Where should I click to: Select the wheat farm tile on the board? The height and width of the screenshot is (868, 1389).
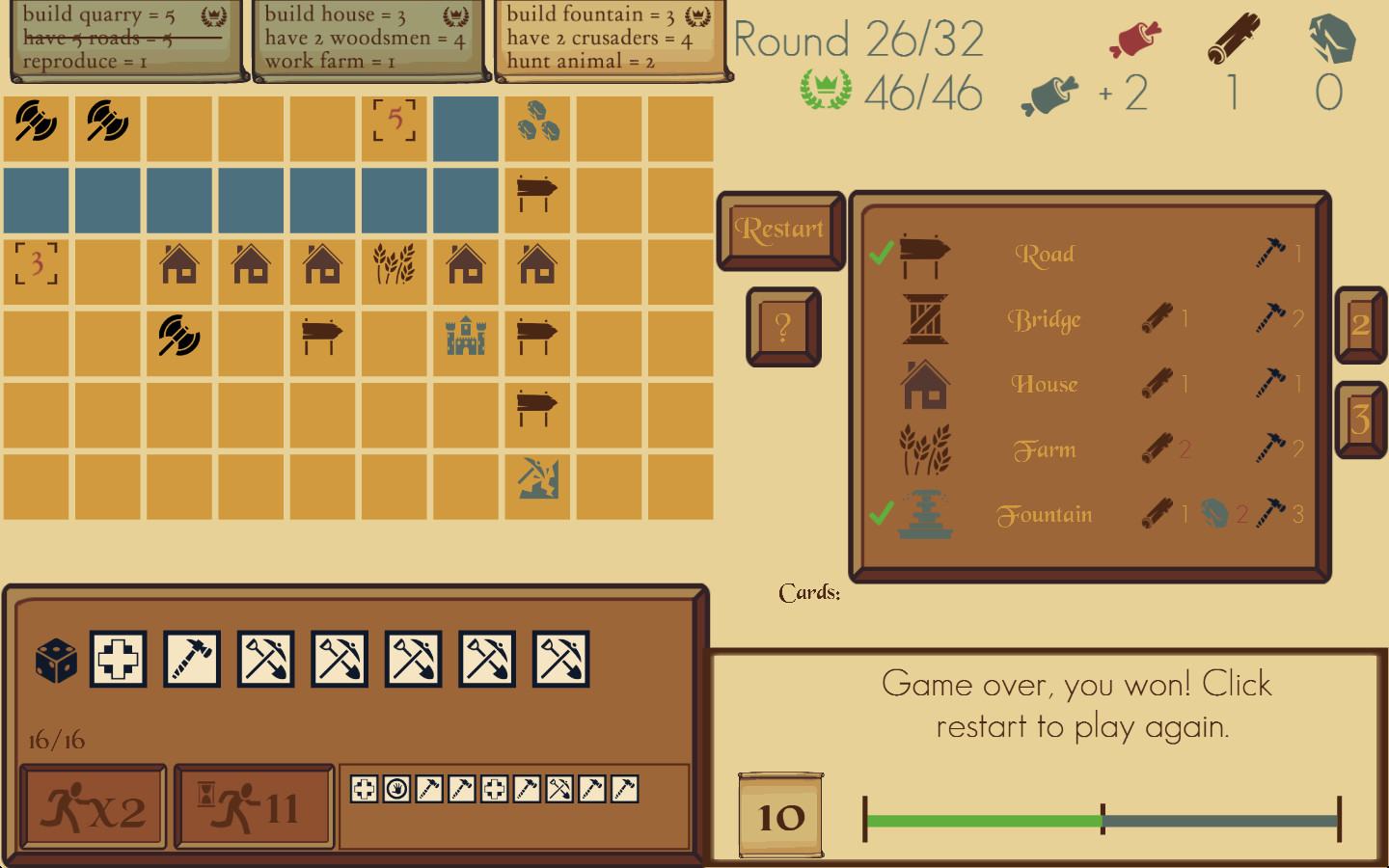[x=395, y=263]
